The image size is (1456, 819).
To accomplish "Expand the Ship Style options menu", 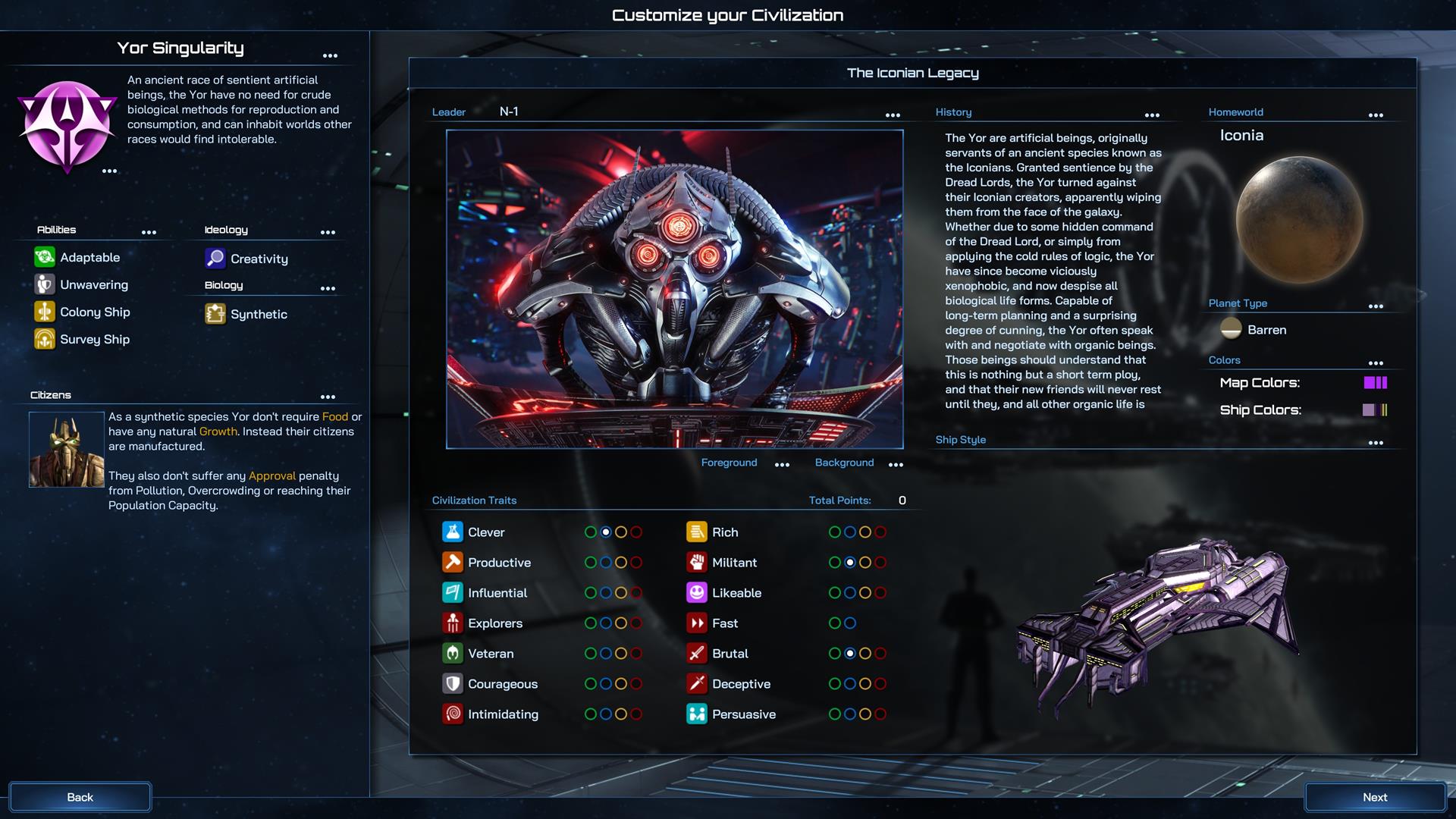I will (1376, 442).
